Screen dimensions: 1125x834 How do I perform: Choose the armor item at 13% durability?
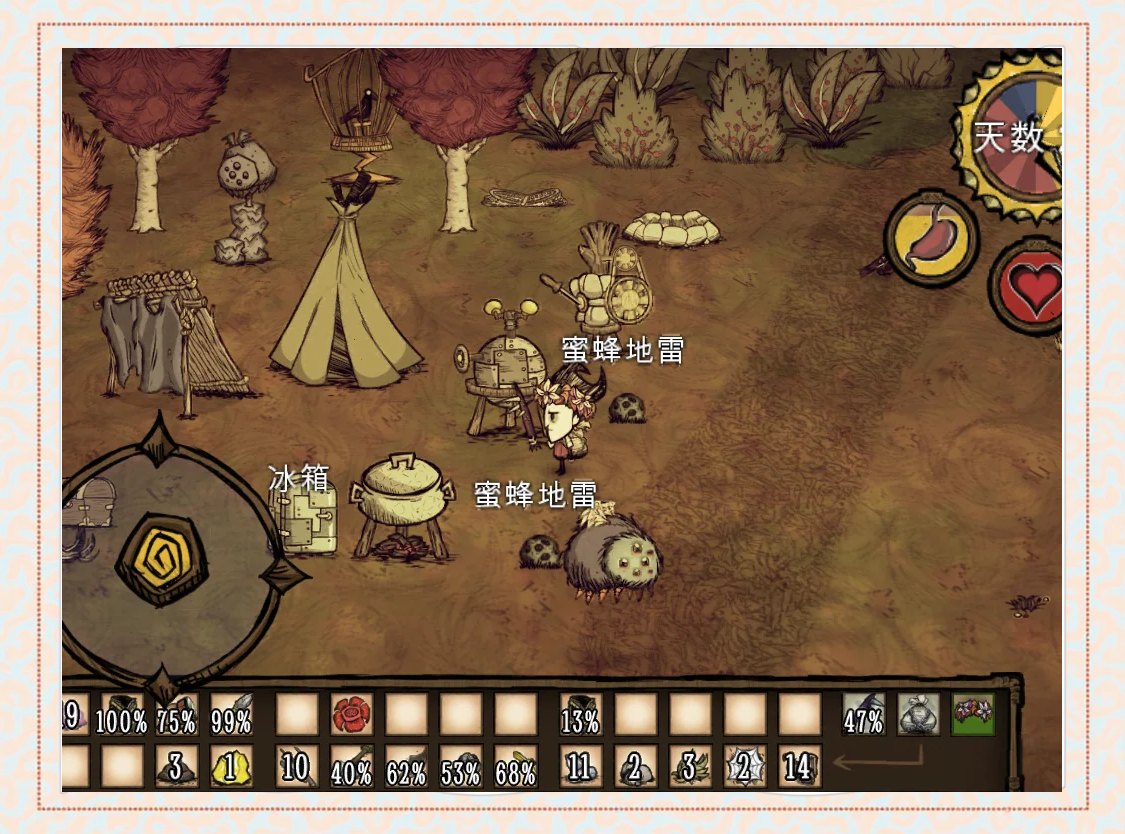point(580,714)
